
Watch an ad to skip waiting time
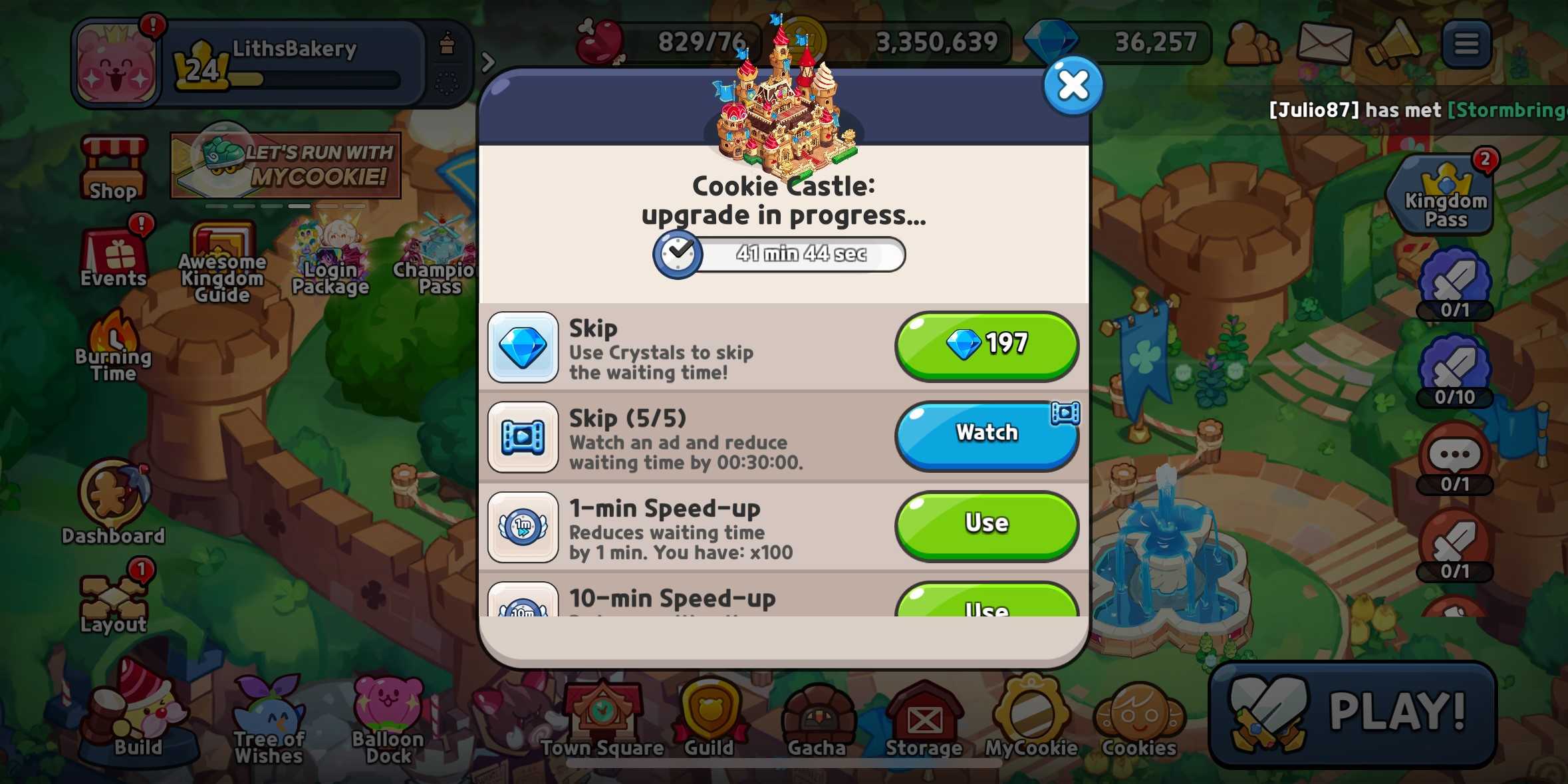[x=987, y=434]
